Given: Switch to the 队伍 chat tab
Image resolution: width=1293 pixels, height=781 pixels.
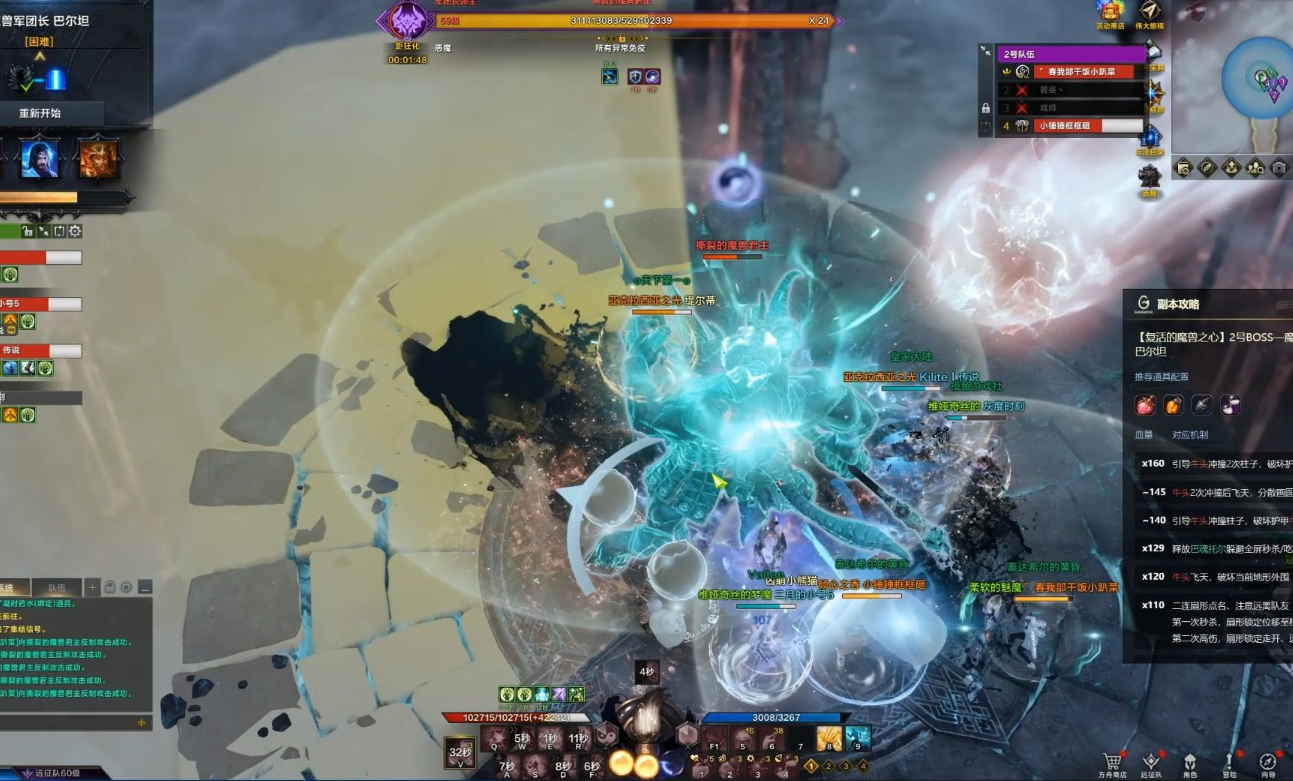Looking at the screenshot, I should [56, 587].
